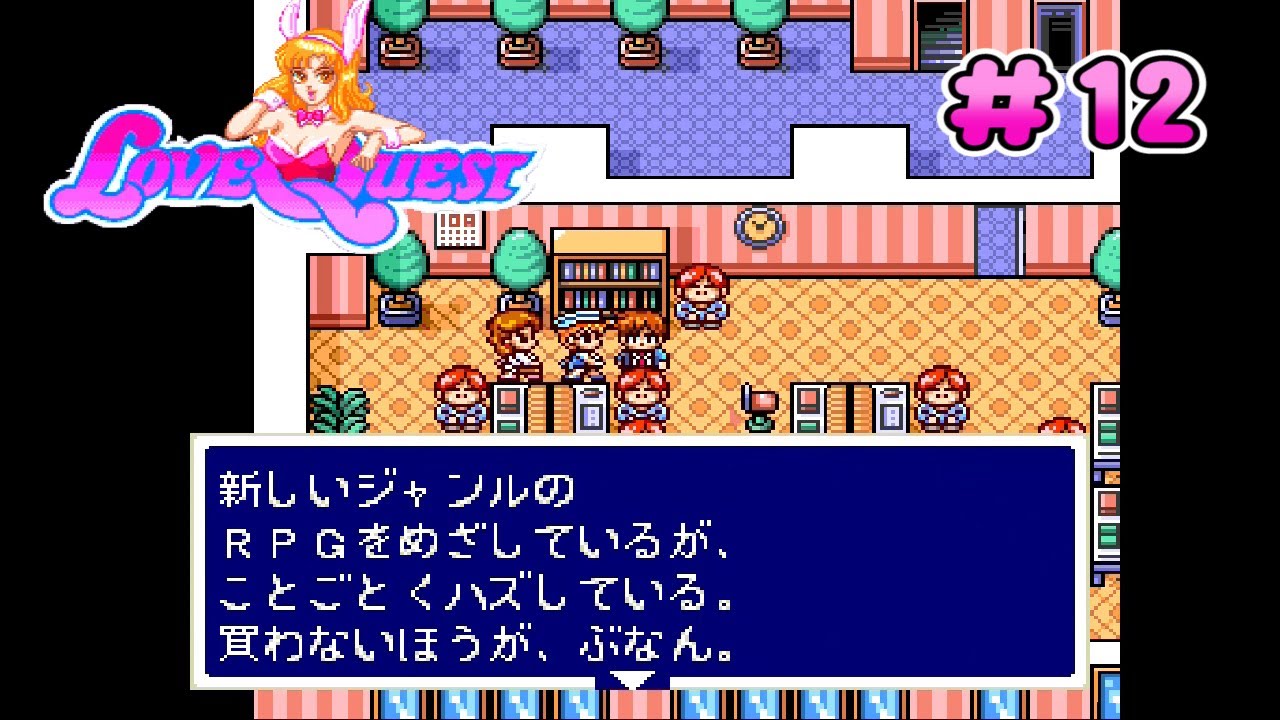This screenshot has width=1280, height=720.
Task: Click the dark doorway at the top wall
Action: [940, 25]
